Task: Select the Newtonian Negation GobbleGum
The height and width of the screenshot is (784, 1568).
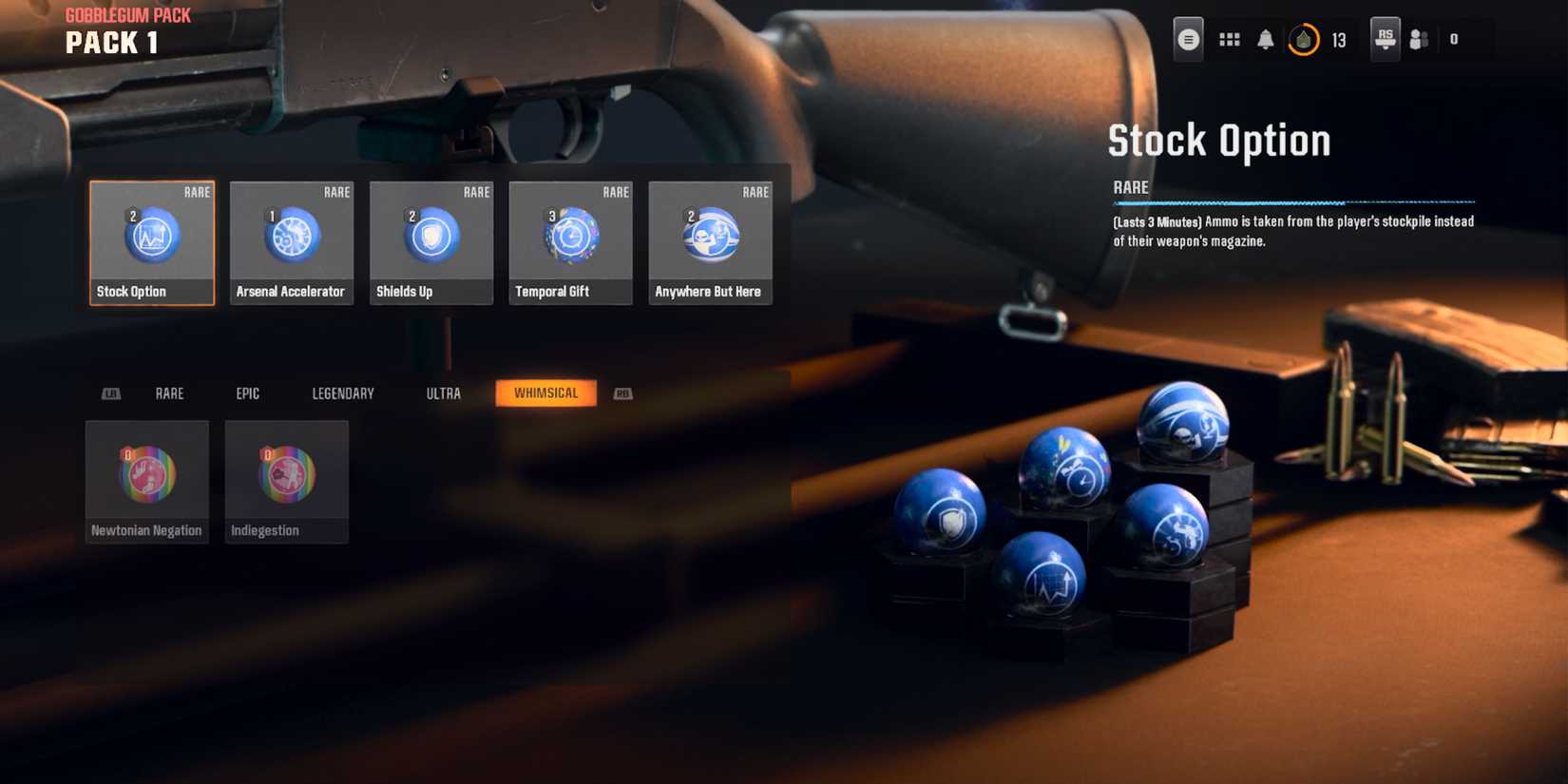Action: coord(146,480)
